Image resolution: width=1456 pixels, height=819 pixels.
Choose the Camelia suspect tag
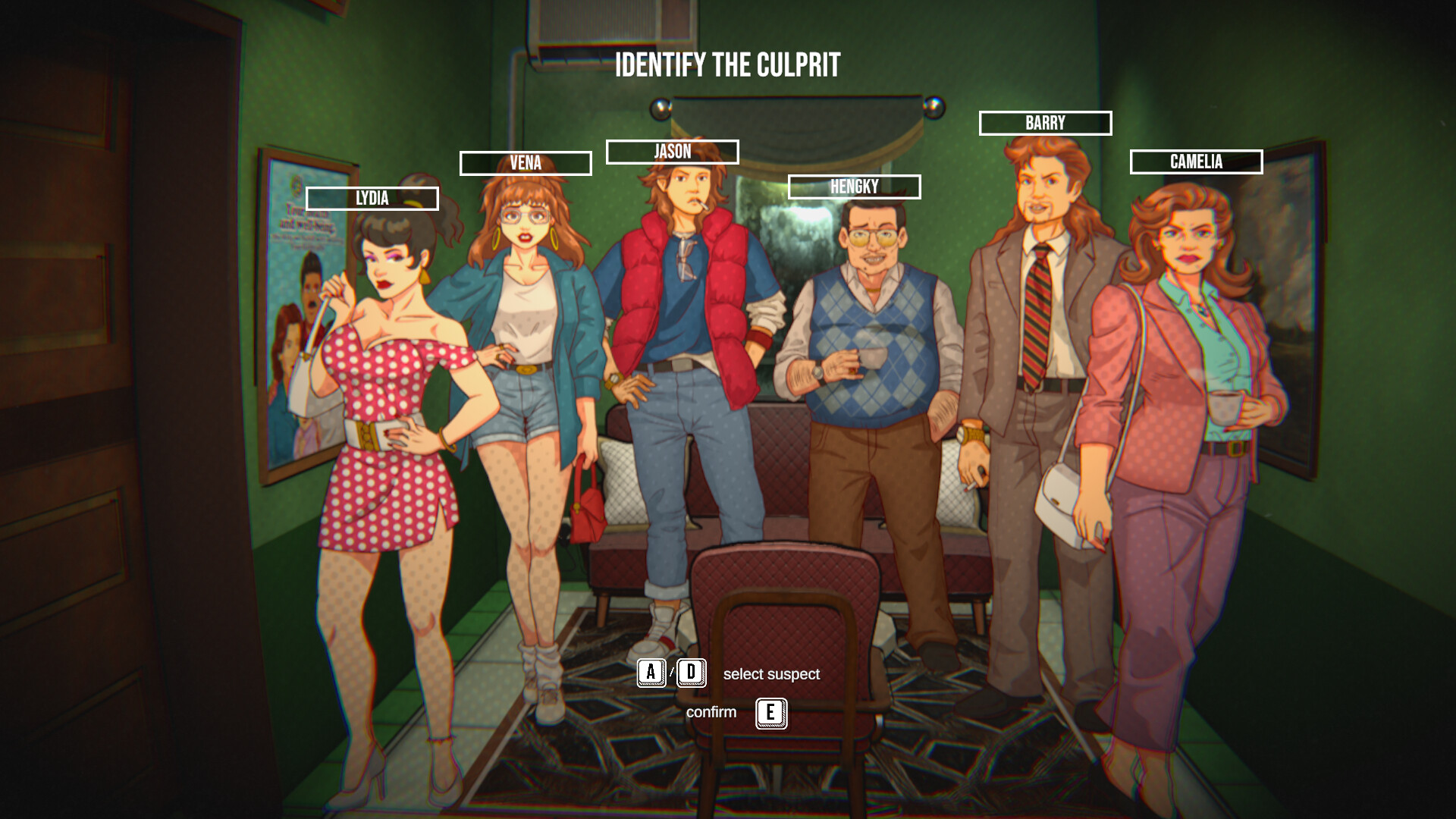tap(1196, 162)
